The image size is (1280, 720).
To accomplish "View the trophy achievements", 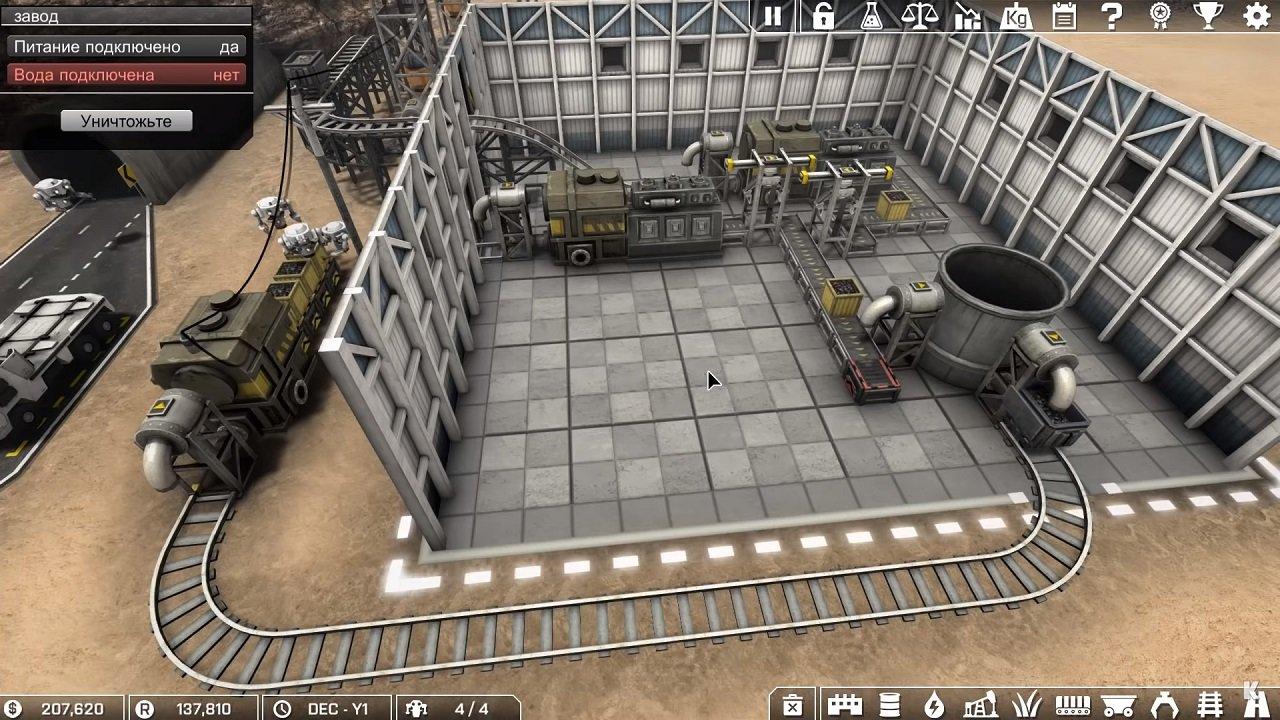I will tap(1208, 16).
